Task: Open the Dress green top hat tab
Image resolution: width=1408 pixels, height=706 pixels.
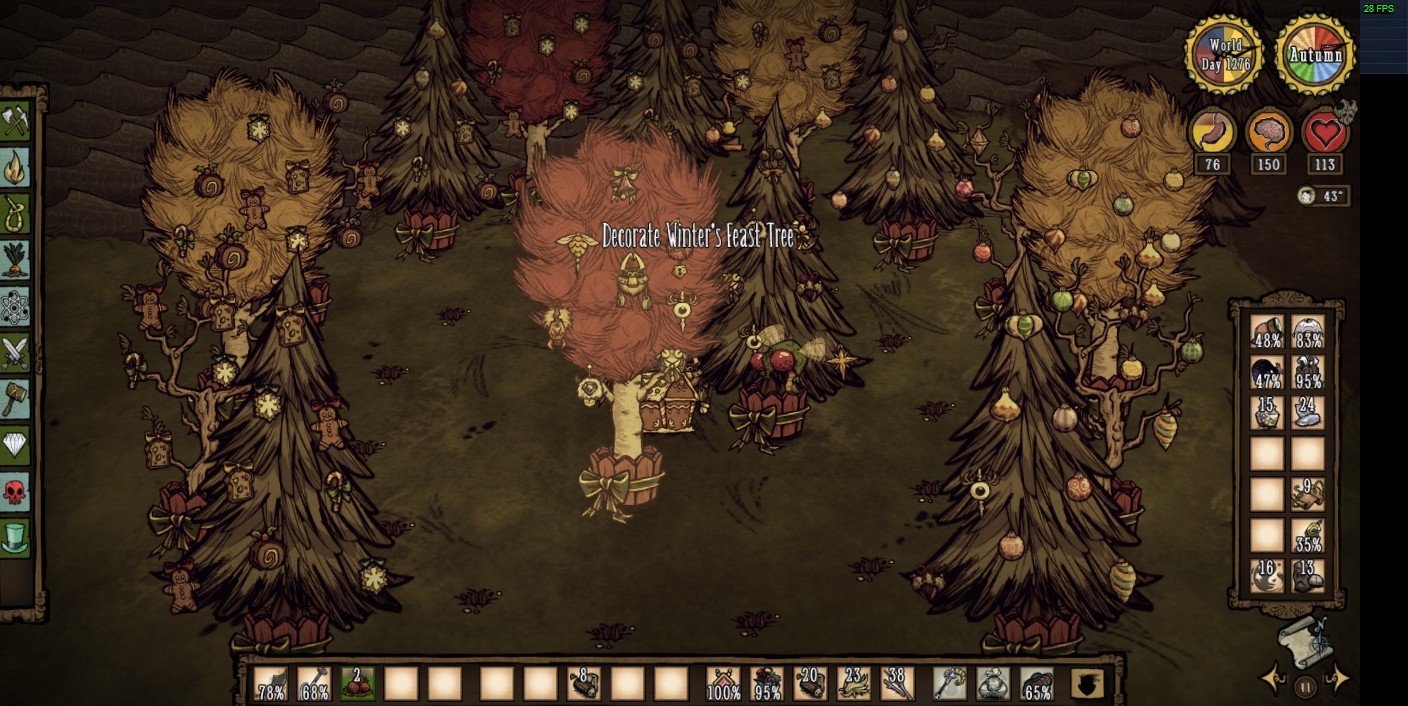Action: tap(16, 538)
